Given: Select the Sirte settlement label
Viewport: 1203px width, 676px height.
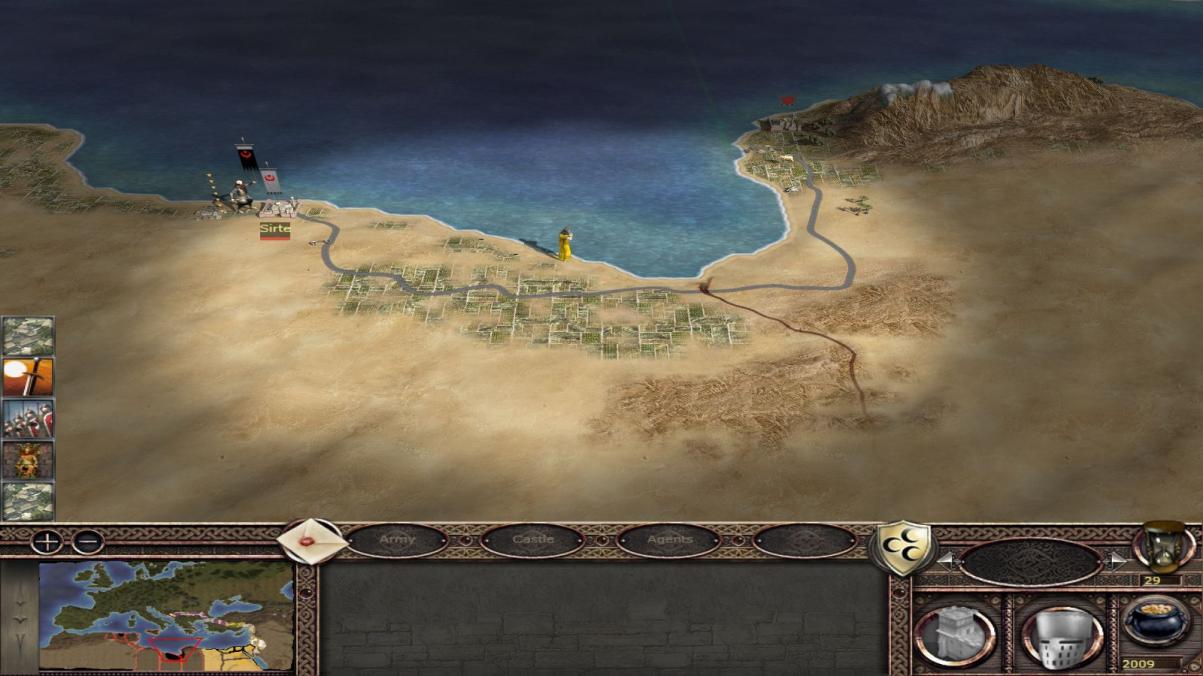Looking at the screenshot, I should point(275,229).
